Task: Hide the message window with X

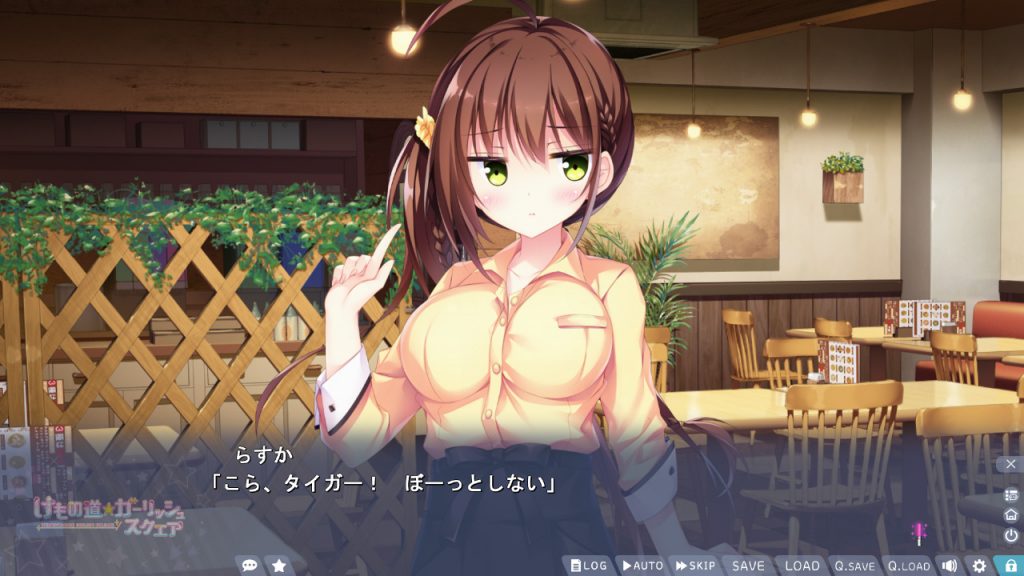Action: [1010, 464]
